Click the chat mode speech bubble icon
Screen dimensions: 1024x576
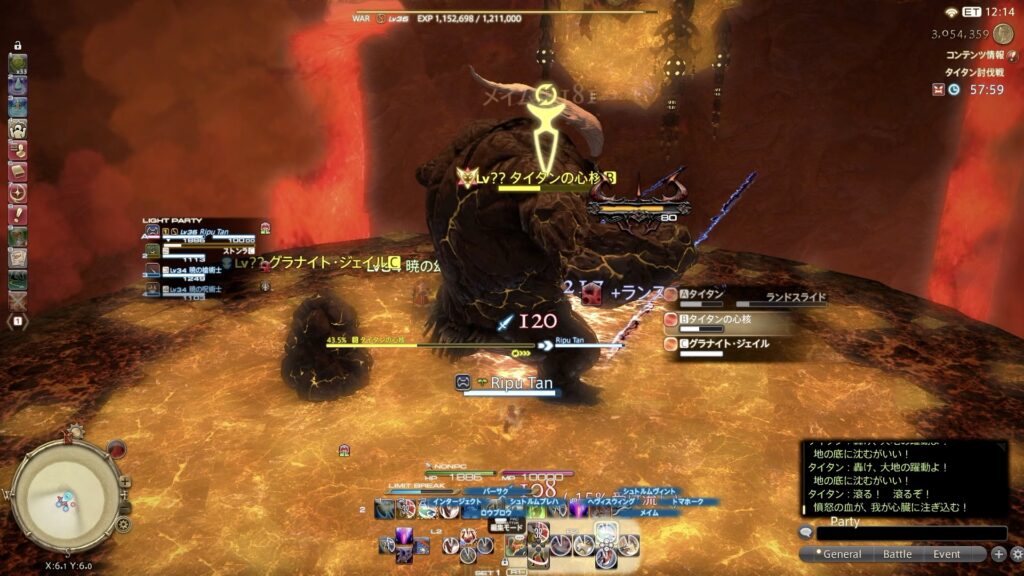[x=805, y=533]
